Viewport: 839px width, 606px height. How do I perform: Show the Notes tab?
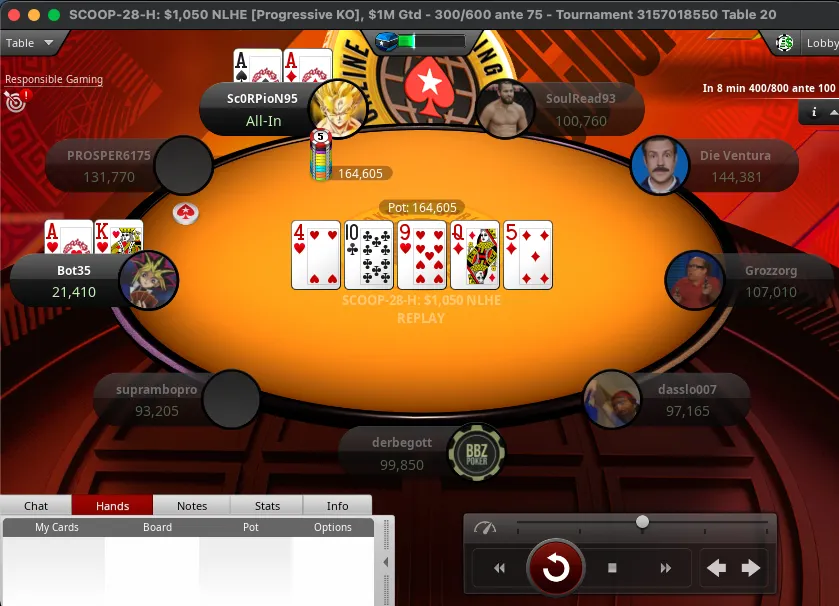coord(192,506)
